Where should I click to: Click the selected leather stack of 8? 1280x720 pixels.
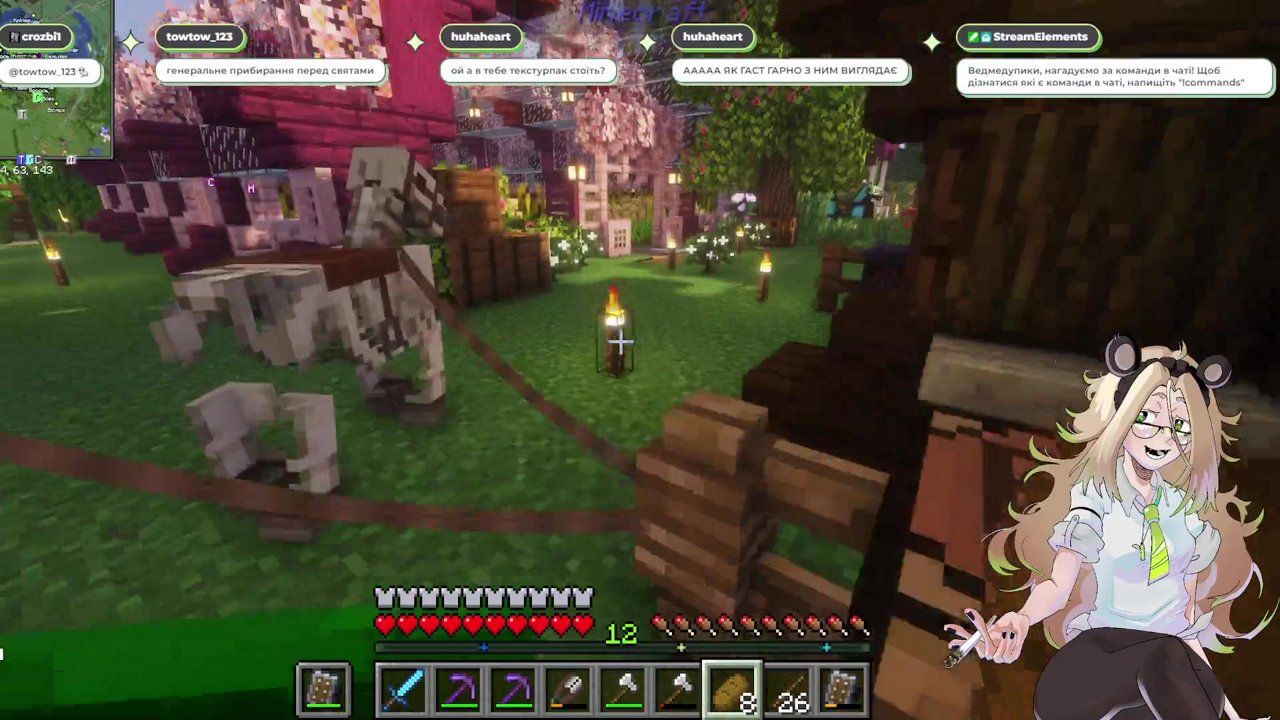734,688
